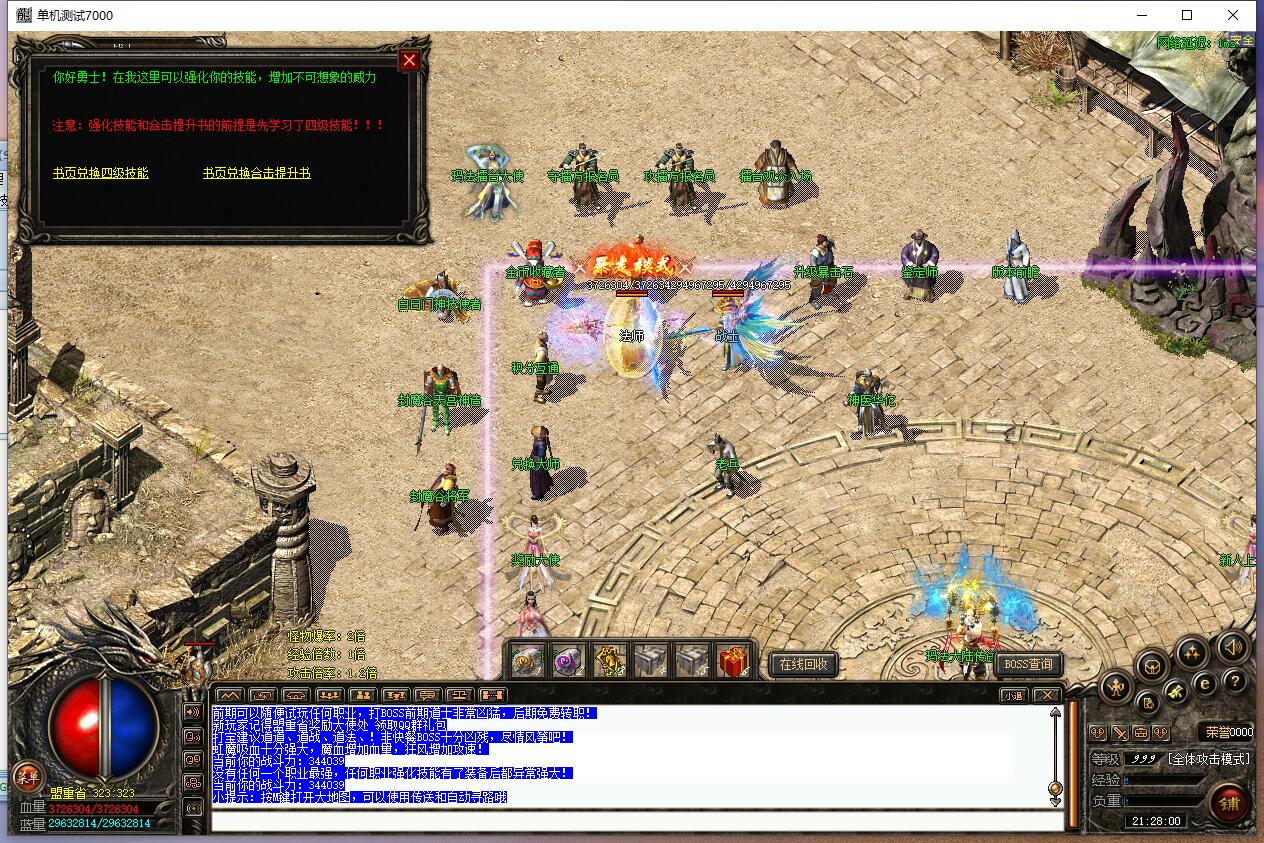Toggle sound with the speaker orb

[x=1232, y=648]
